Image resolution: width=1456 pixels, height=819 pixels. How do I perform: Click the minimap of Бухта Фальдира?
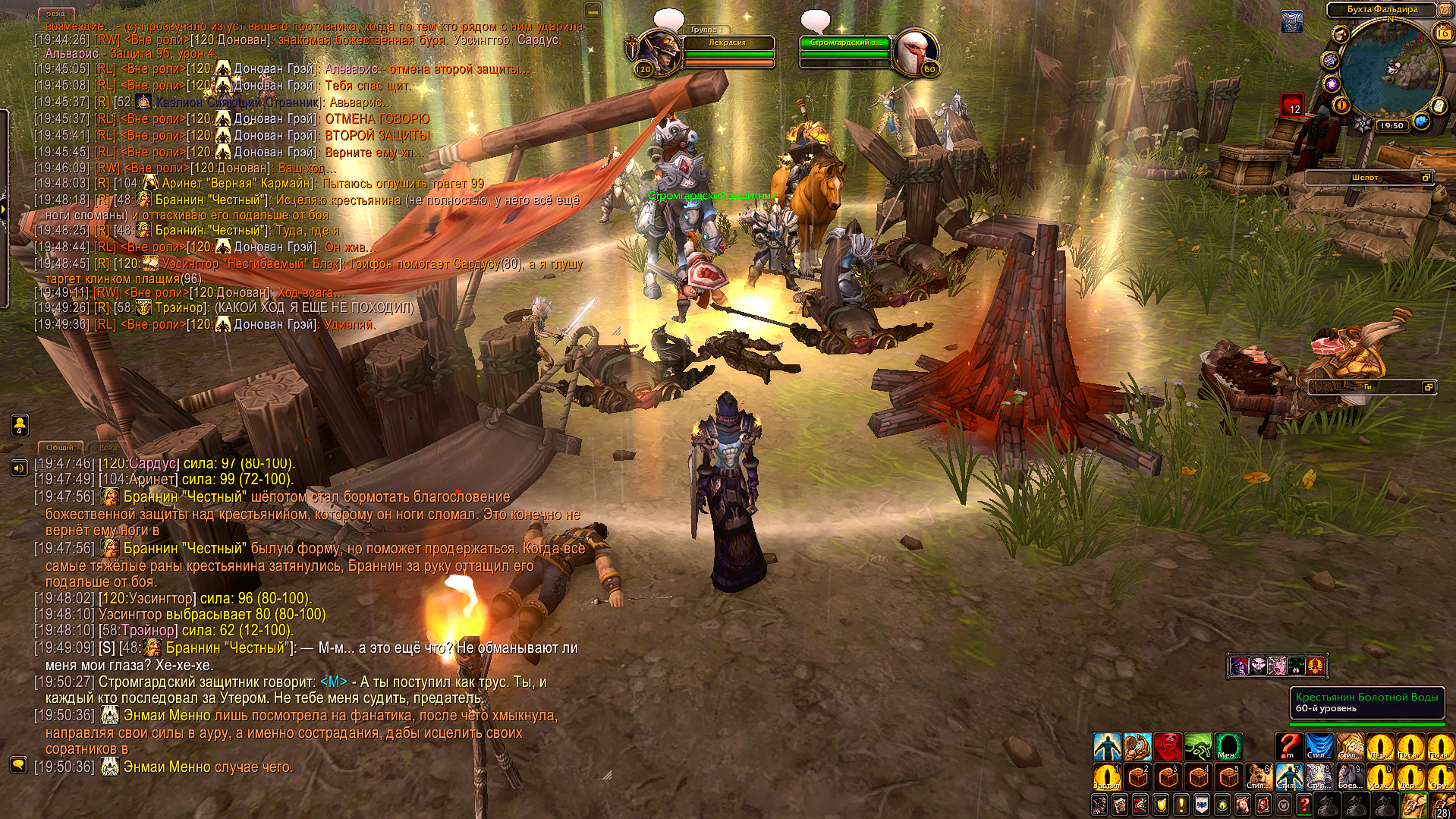pyautogui.click(x=1390, y=70)
